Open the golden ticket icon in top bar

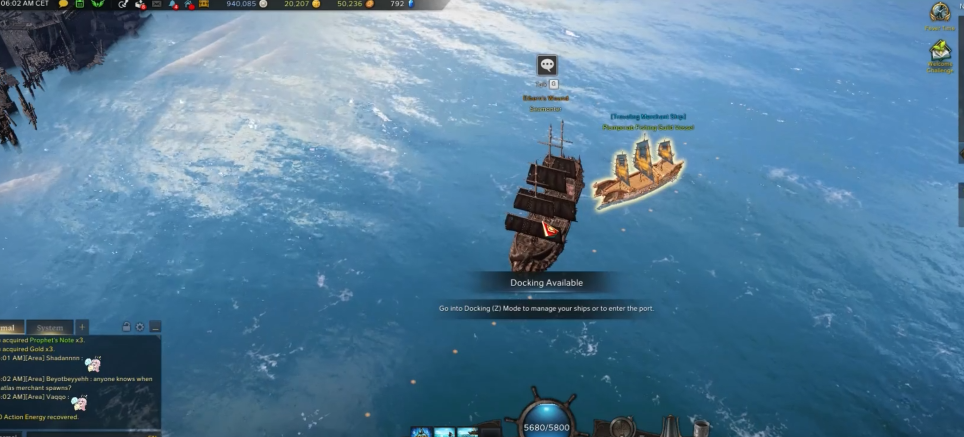coord(204,4)
